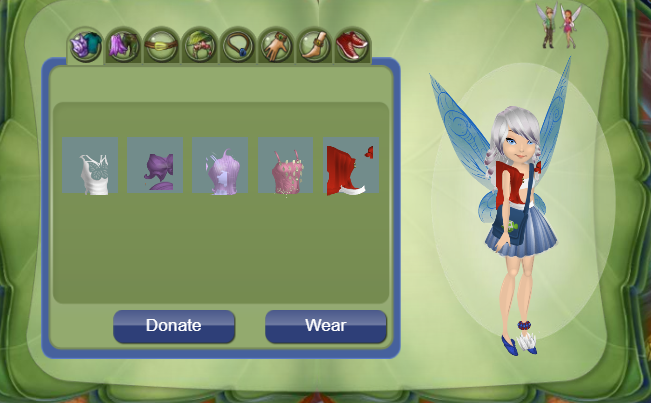Click the two fairies icon
The width and height of the screenshot is (651, 403).
(x=558, y=27)
